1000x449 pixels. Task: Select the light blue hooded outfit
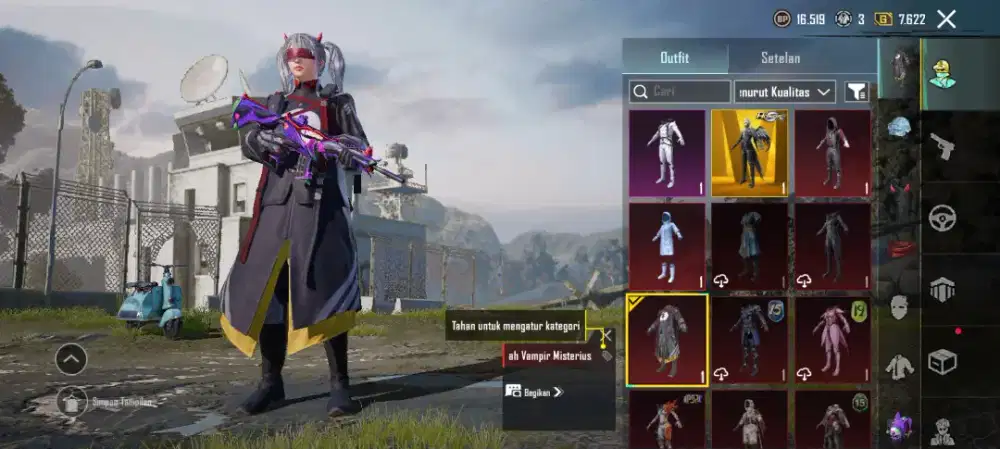pos(667,246)
